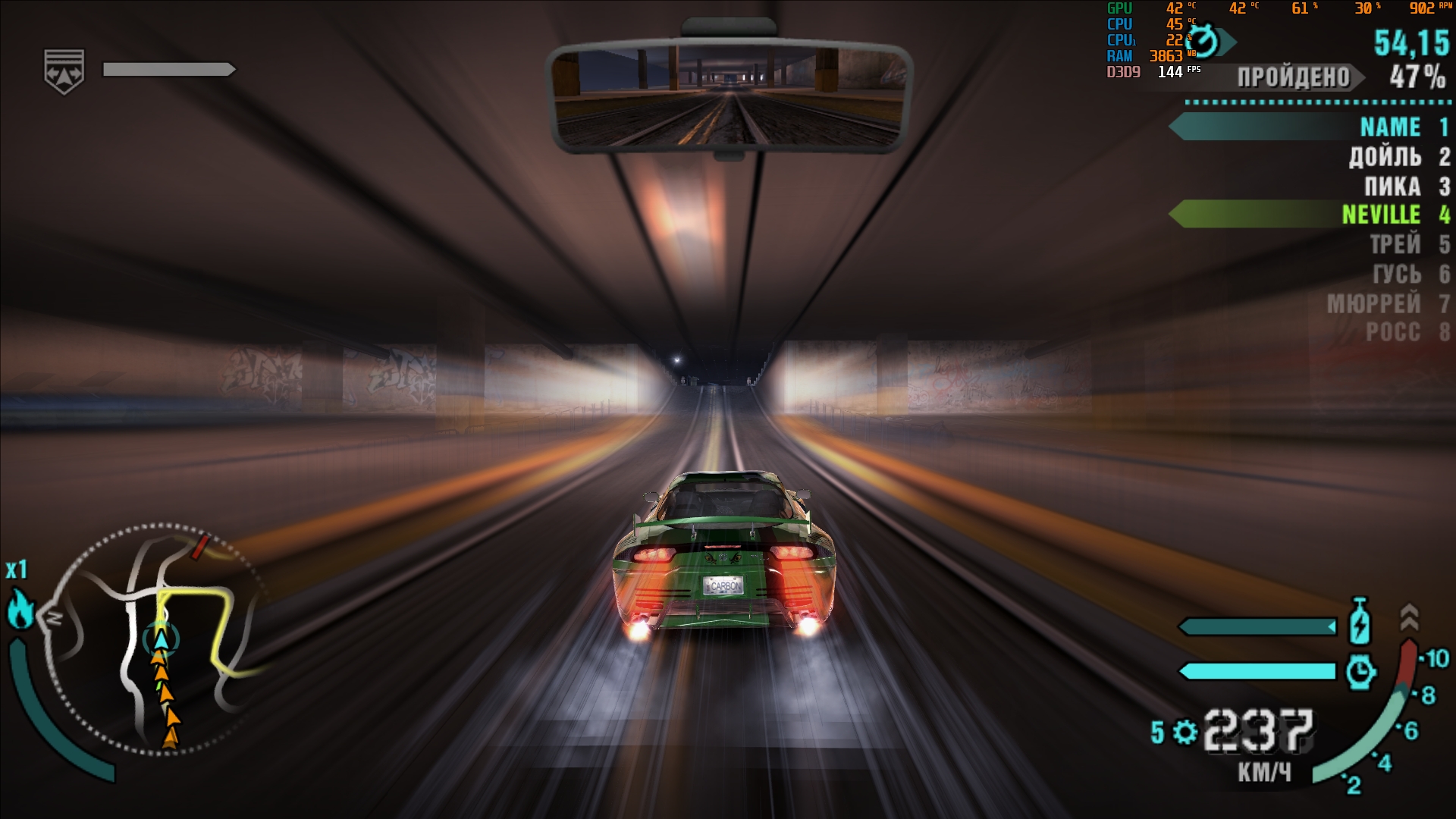Select РОСС in the racer standings
The width and height of the screenshot is (1456, 819).
[1392, 332]
